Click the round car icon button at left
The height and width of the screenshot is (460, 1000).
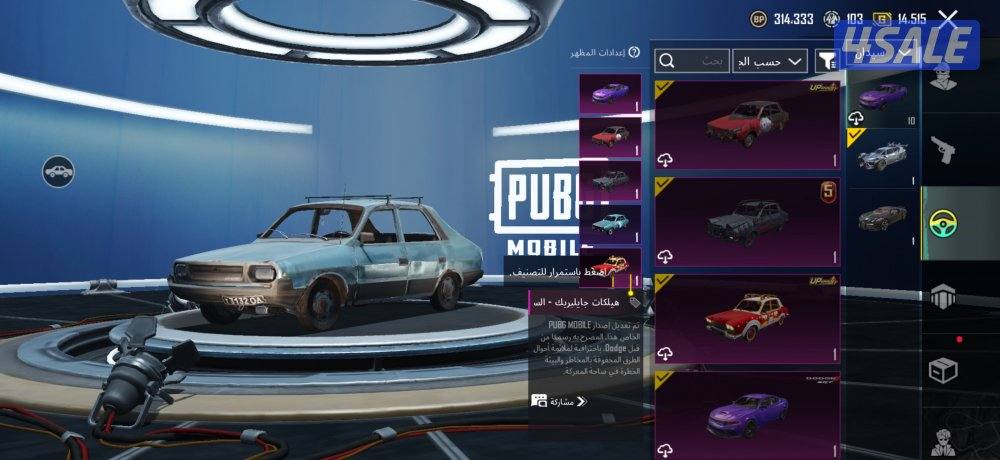click(x=58, y=170)
